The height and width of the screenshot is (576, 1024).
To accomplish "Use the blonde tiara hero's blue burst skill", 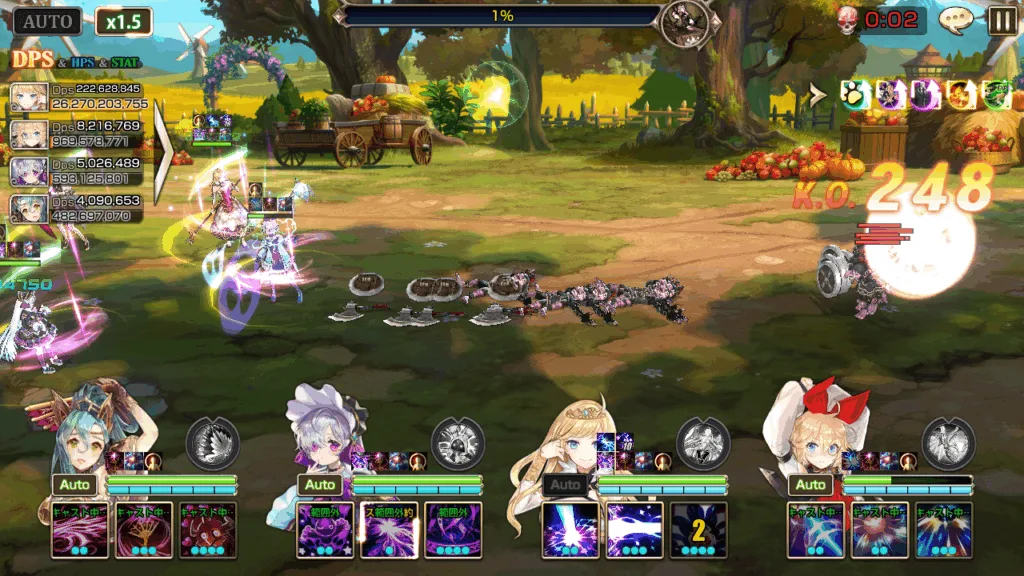I will (x=570, y=530).
